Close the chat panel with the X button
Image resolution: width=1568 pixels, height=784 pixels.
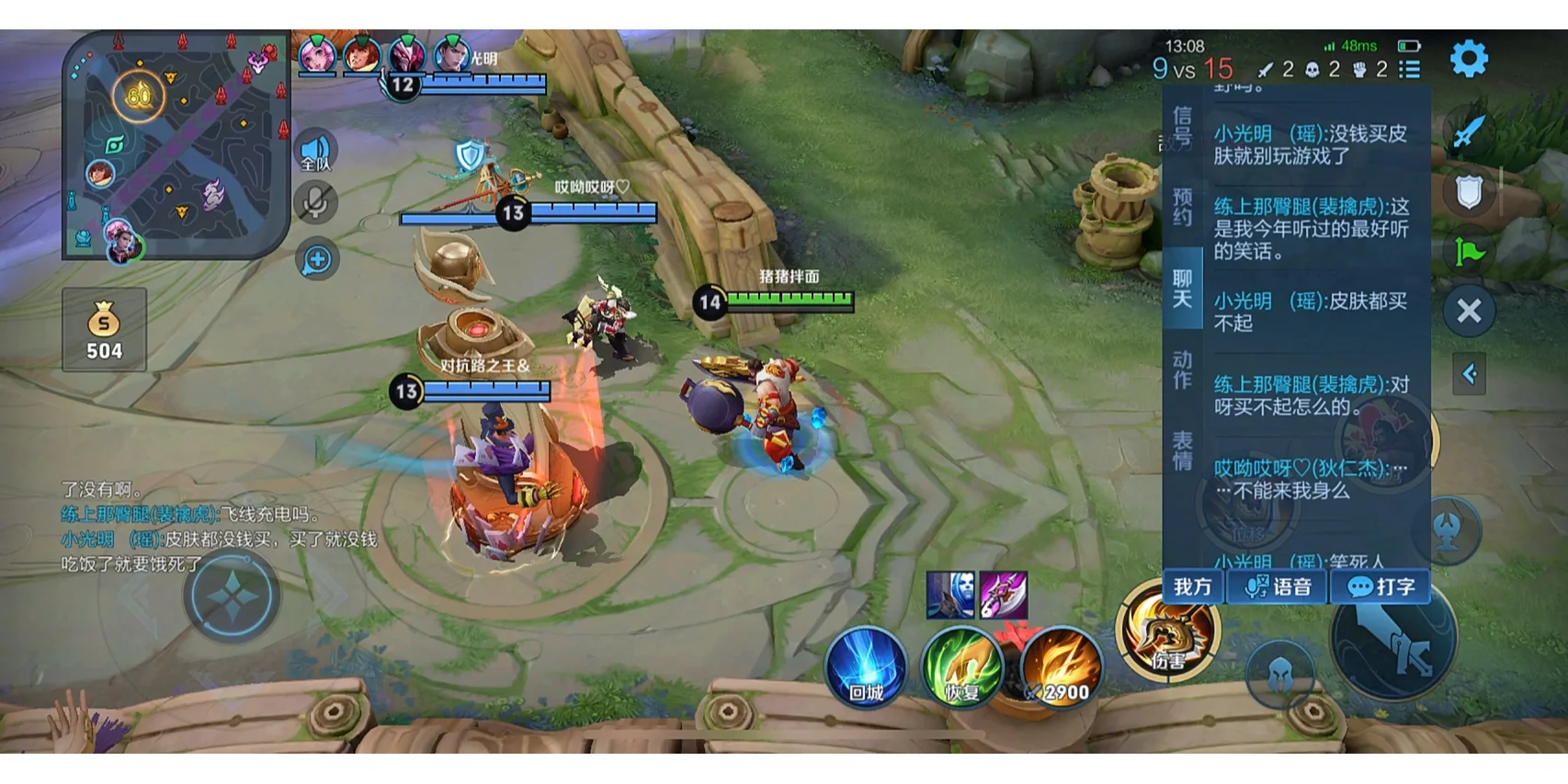[1469, 311]
